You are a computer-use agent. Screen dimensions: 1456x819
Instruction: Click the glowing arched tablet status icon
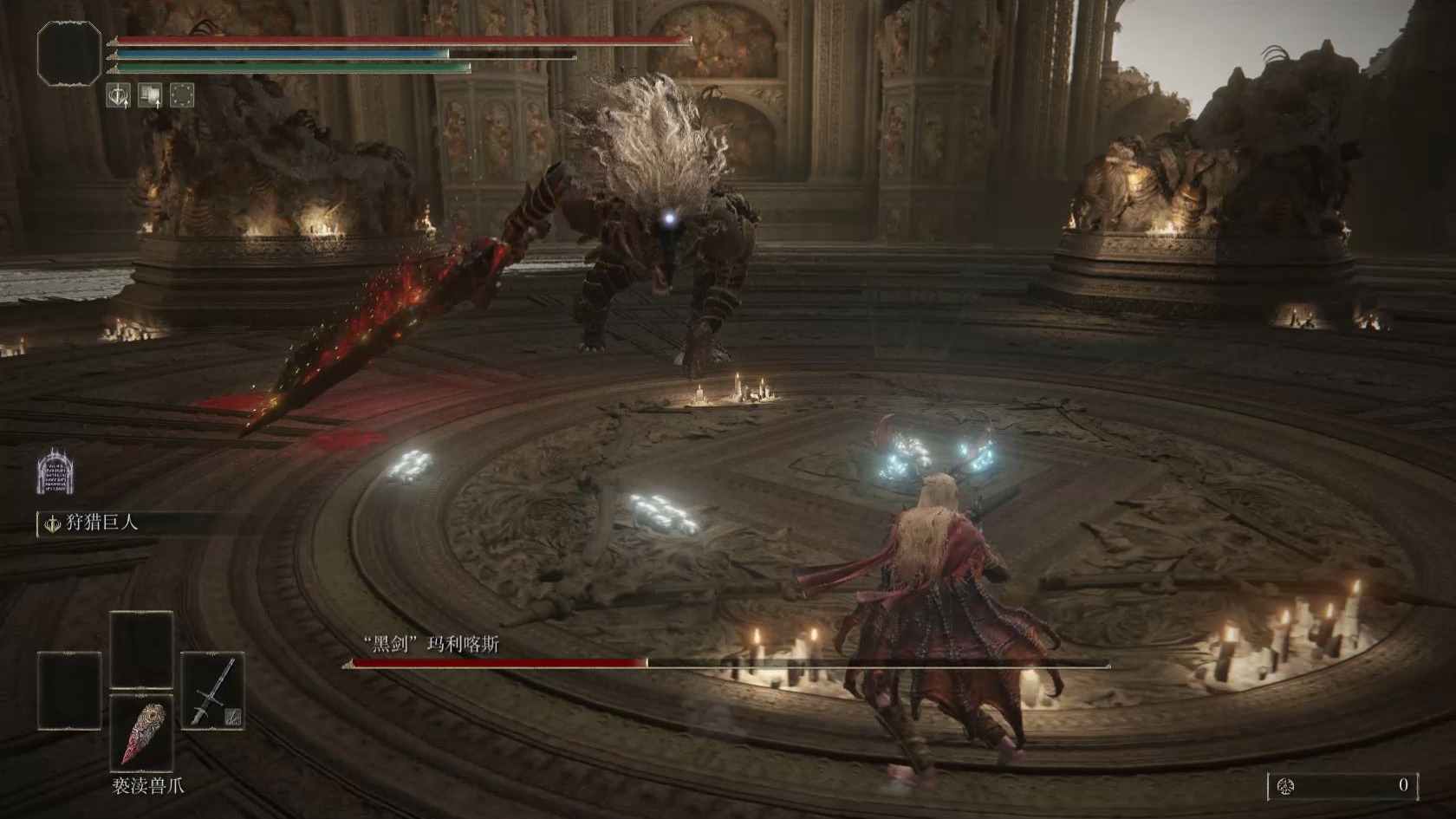pyautogui.click(x=55, y=471)
